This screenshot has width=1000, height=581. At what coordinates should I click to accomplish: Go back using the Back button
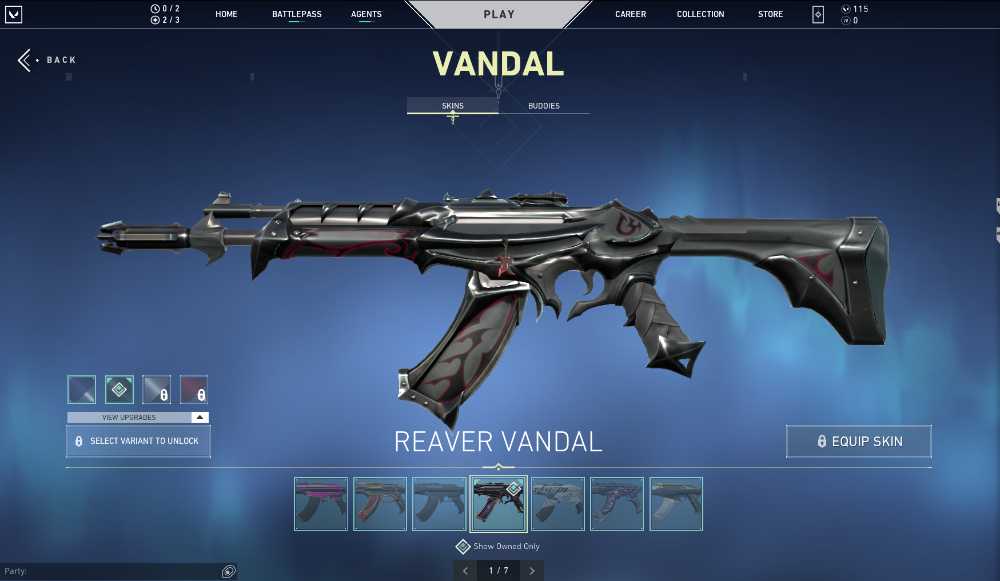coord(47,60)
